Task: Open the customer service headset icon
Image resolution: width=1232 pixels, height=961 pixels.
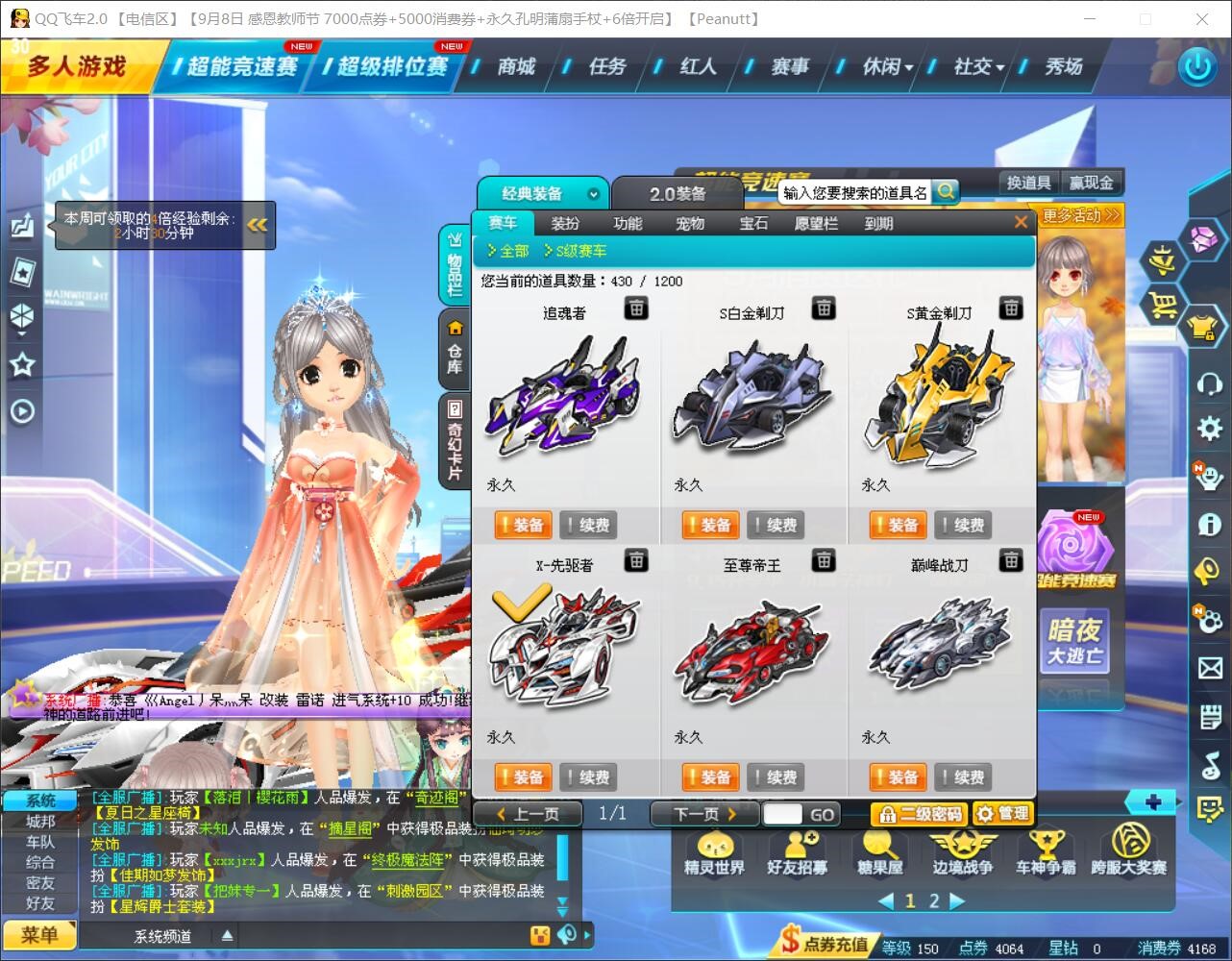Action: (x=1209, y=383)
